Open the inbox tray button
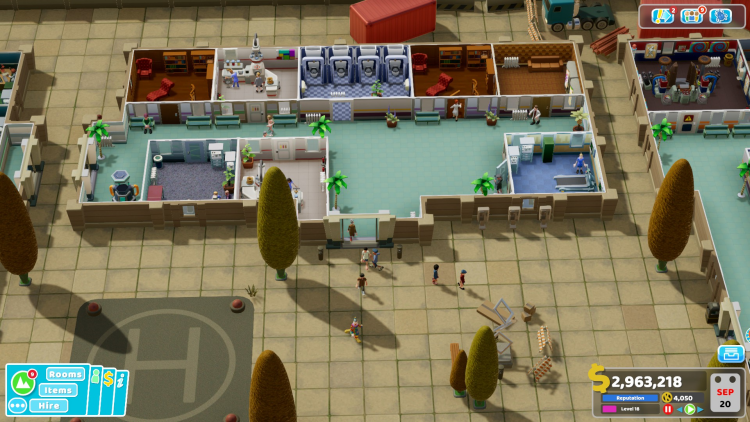The image size is (750, 422). 731,353
